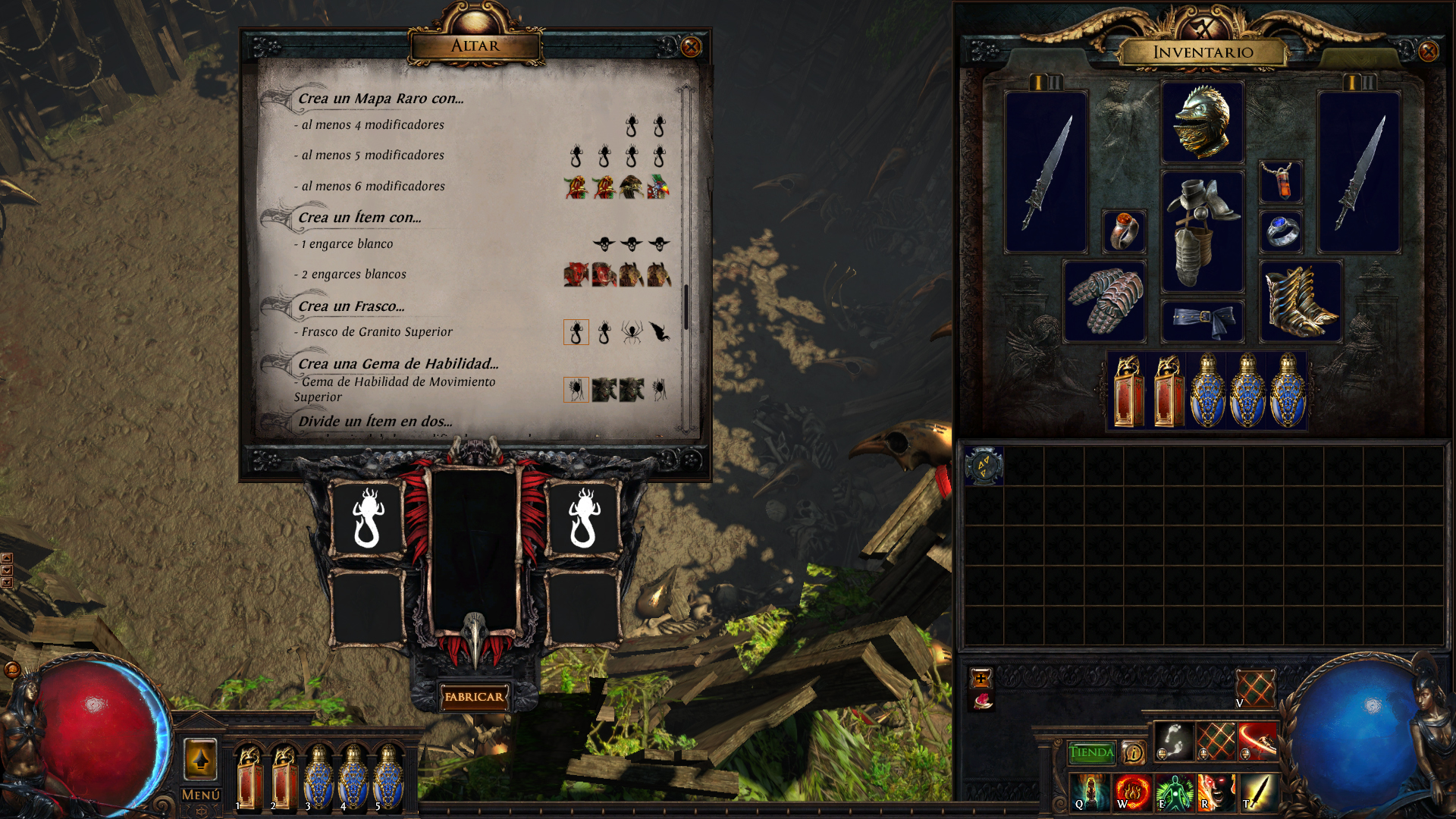The height and width of the screenshot is (819, 1456).
Task: Select the sapphire ring slot
Action: coord(1281,231)
